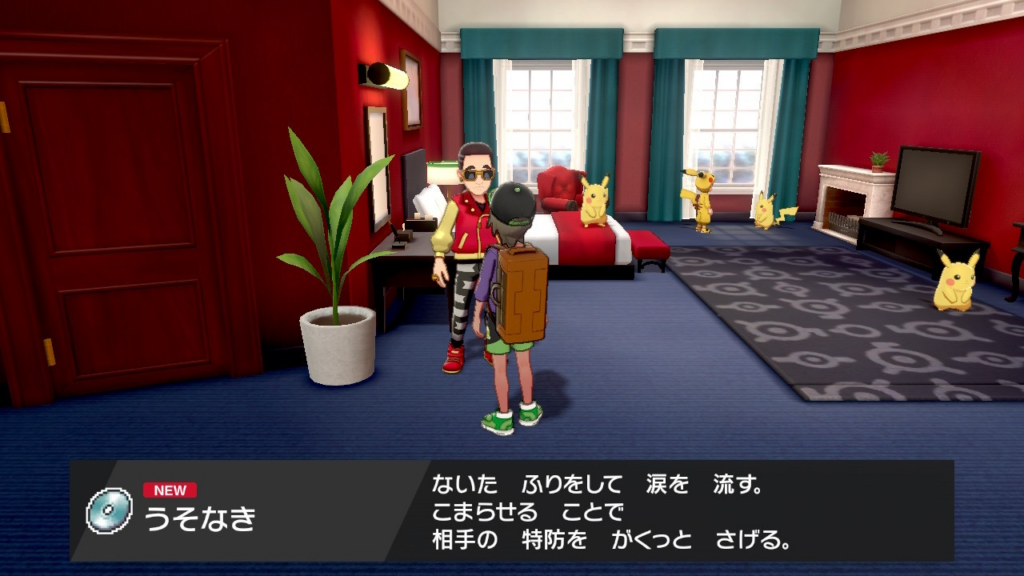Advance the item description dialogue text
This screenshot has width=1024, height=576.
click(x=612, y=512)
